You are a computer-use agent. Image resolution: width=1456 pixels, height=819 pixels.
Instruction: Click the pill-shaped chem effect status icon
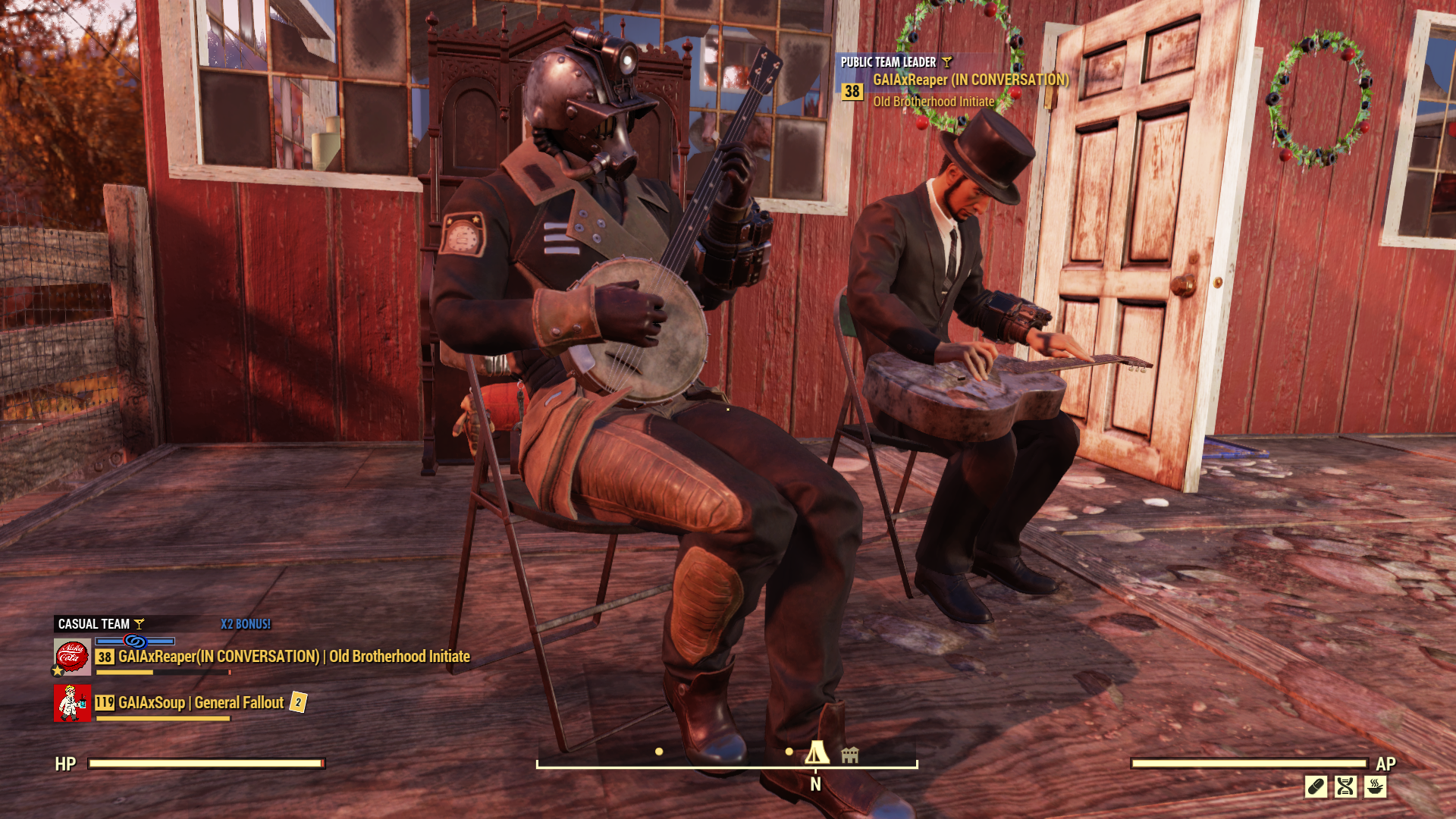[1316, 786]
